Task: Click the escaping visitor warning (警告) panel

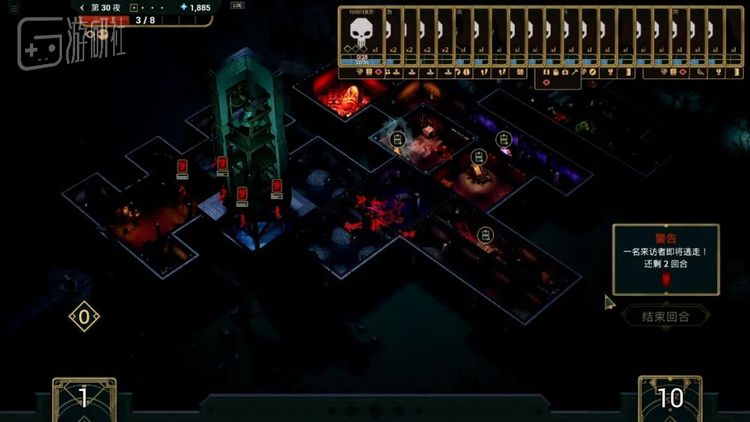Action: coord(665,259)
